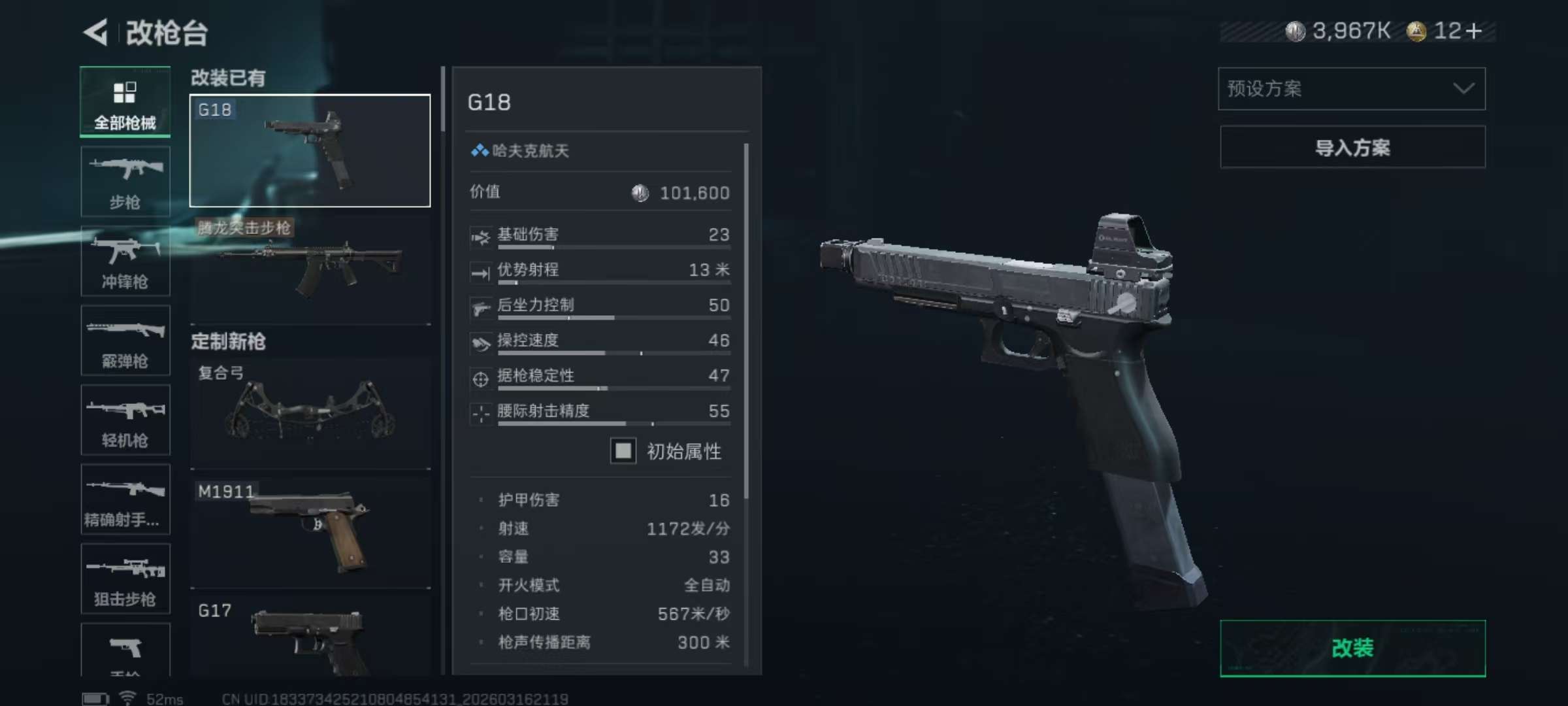Click the 基础伤害 damage stat icon
Screen dimensions: 1568x706
(x=481, y=237)
